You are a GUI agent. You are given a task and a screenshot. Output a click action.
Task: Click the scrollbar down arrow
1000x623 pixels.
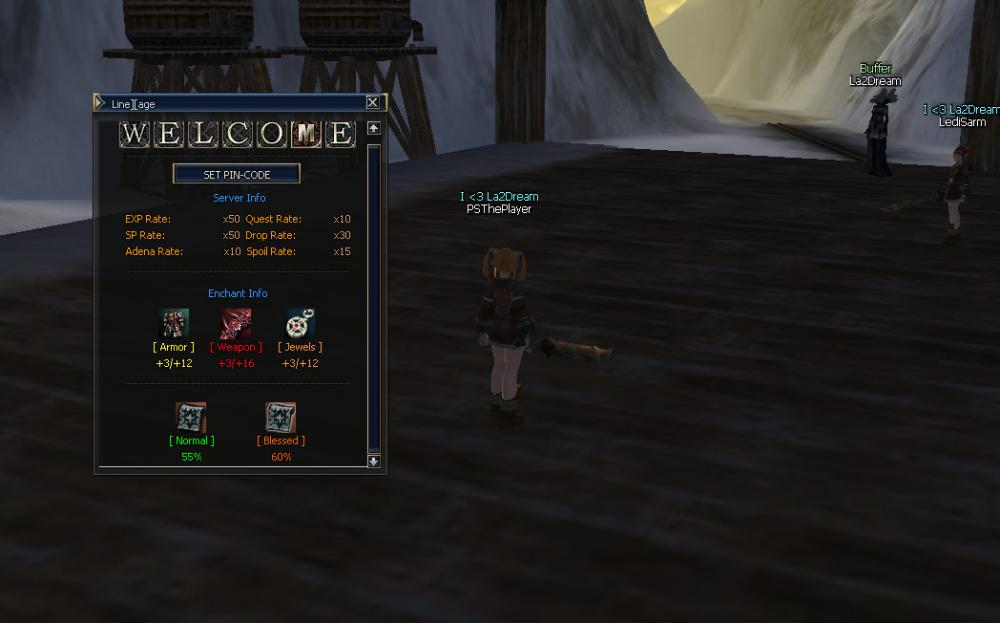click(x=374, y=461)
